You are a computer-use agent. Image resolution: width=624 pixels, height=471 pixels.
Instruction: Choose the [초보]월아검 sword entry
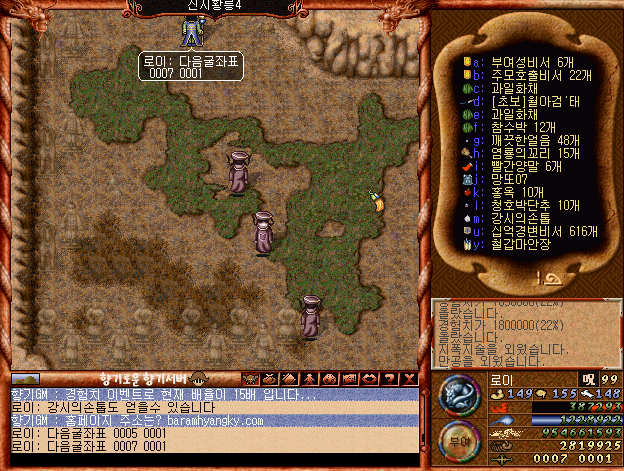tap(528, 101)
